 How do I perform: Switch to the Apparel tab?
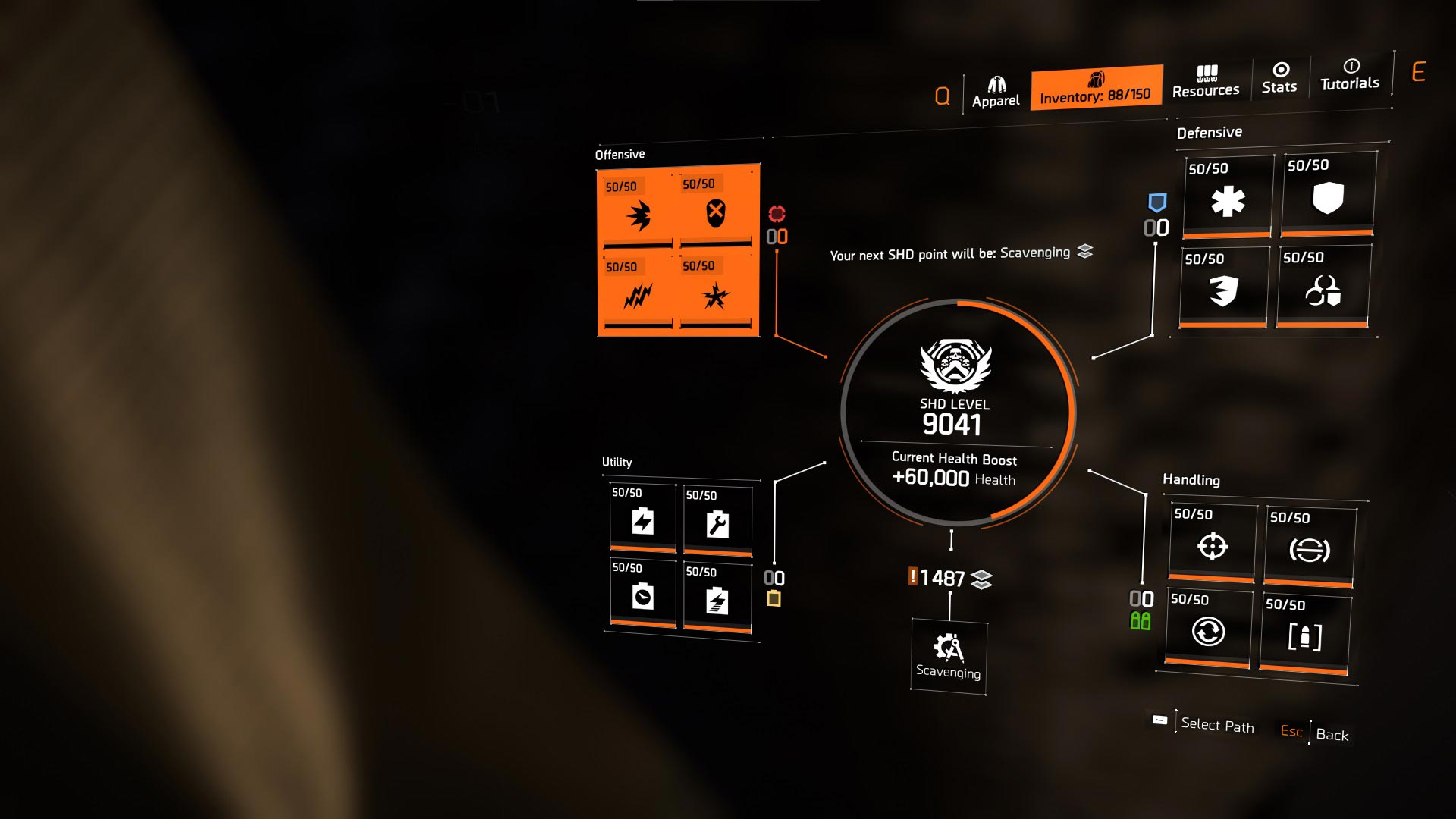pyautogui.click(x=996, y=93)
